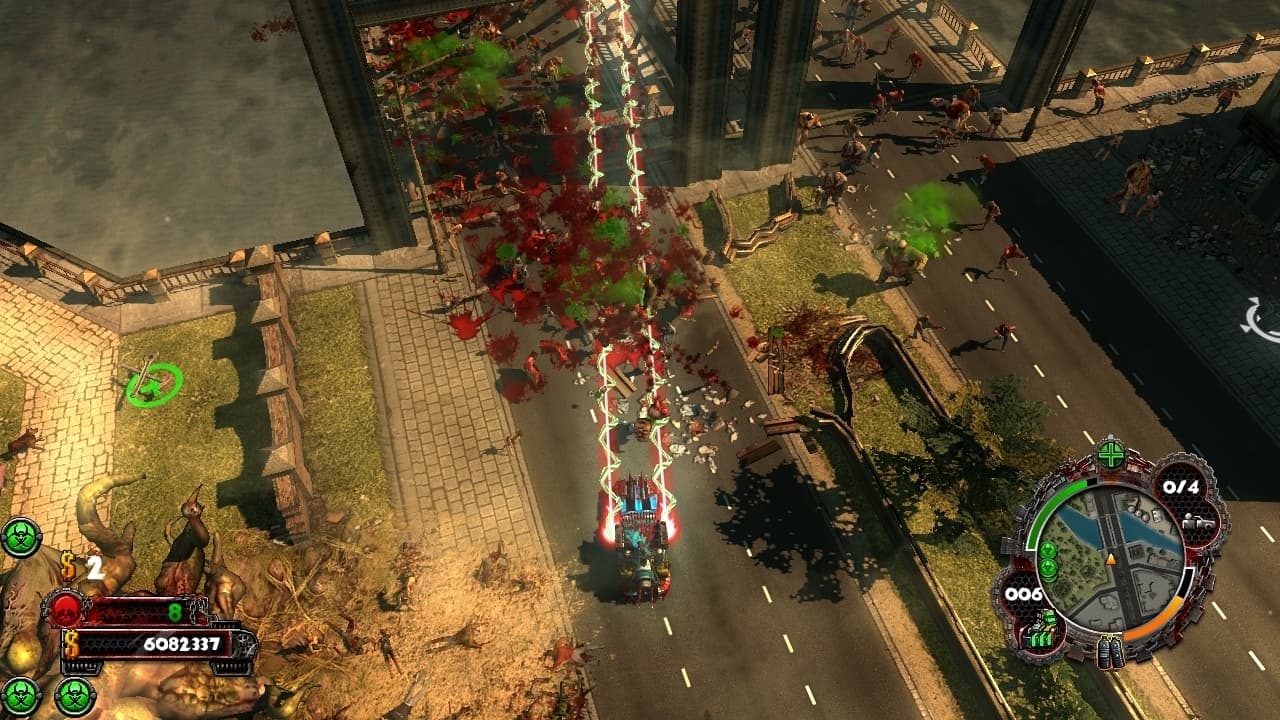Select the top-left green biohazard emblem

pos(22,537)
